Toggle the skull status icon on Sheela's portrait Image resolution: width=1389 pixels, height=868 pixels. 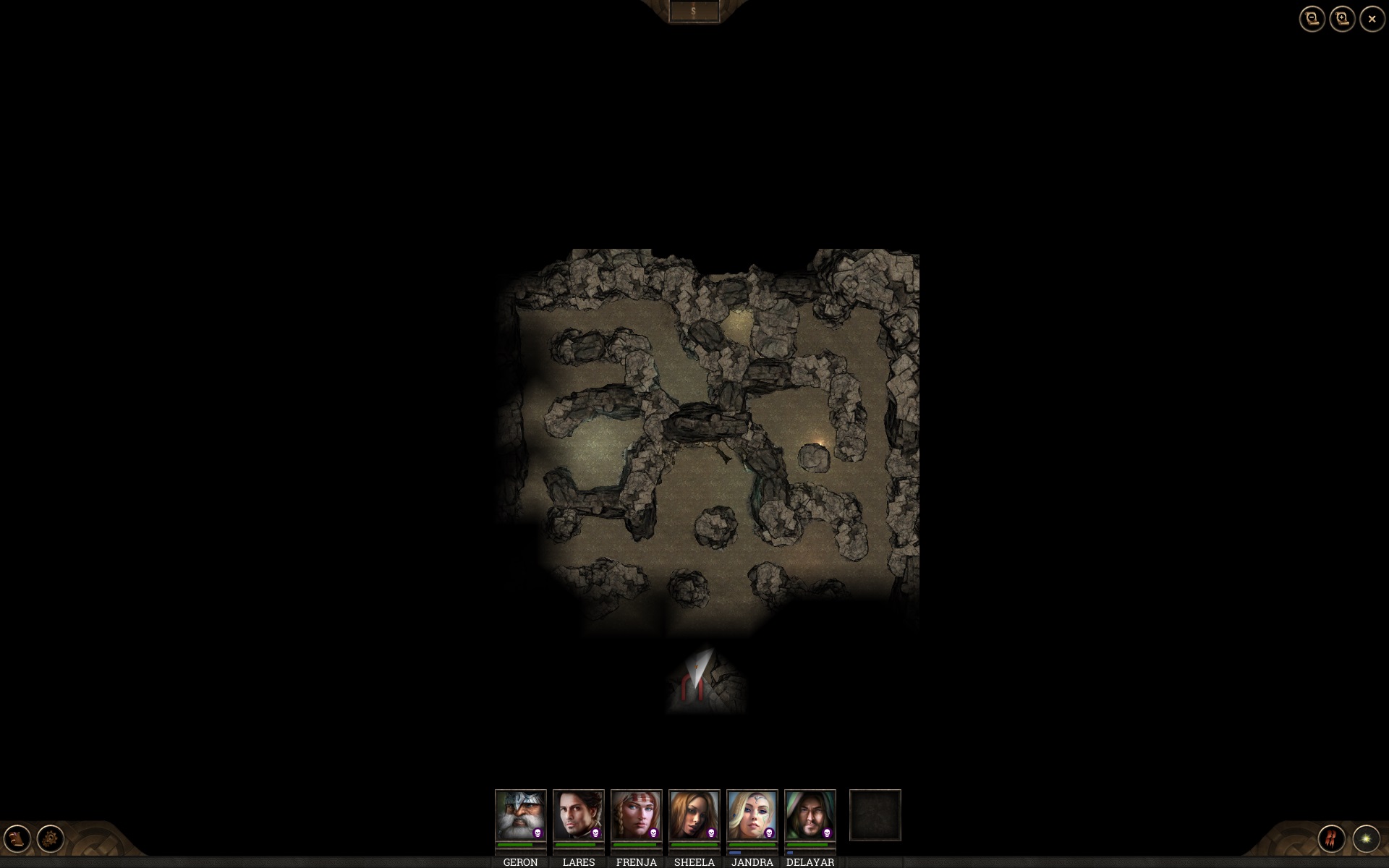coord(711,833)
